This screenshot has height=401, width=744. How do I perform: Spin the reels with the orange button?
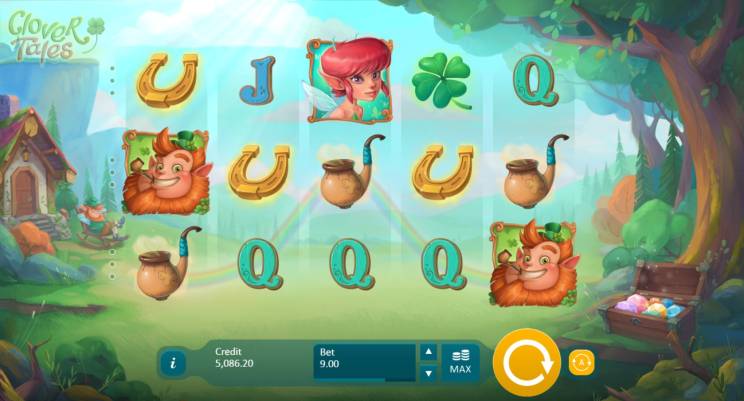click(526, 362)
